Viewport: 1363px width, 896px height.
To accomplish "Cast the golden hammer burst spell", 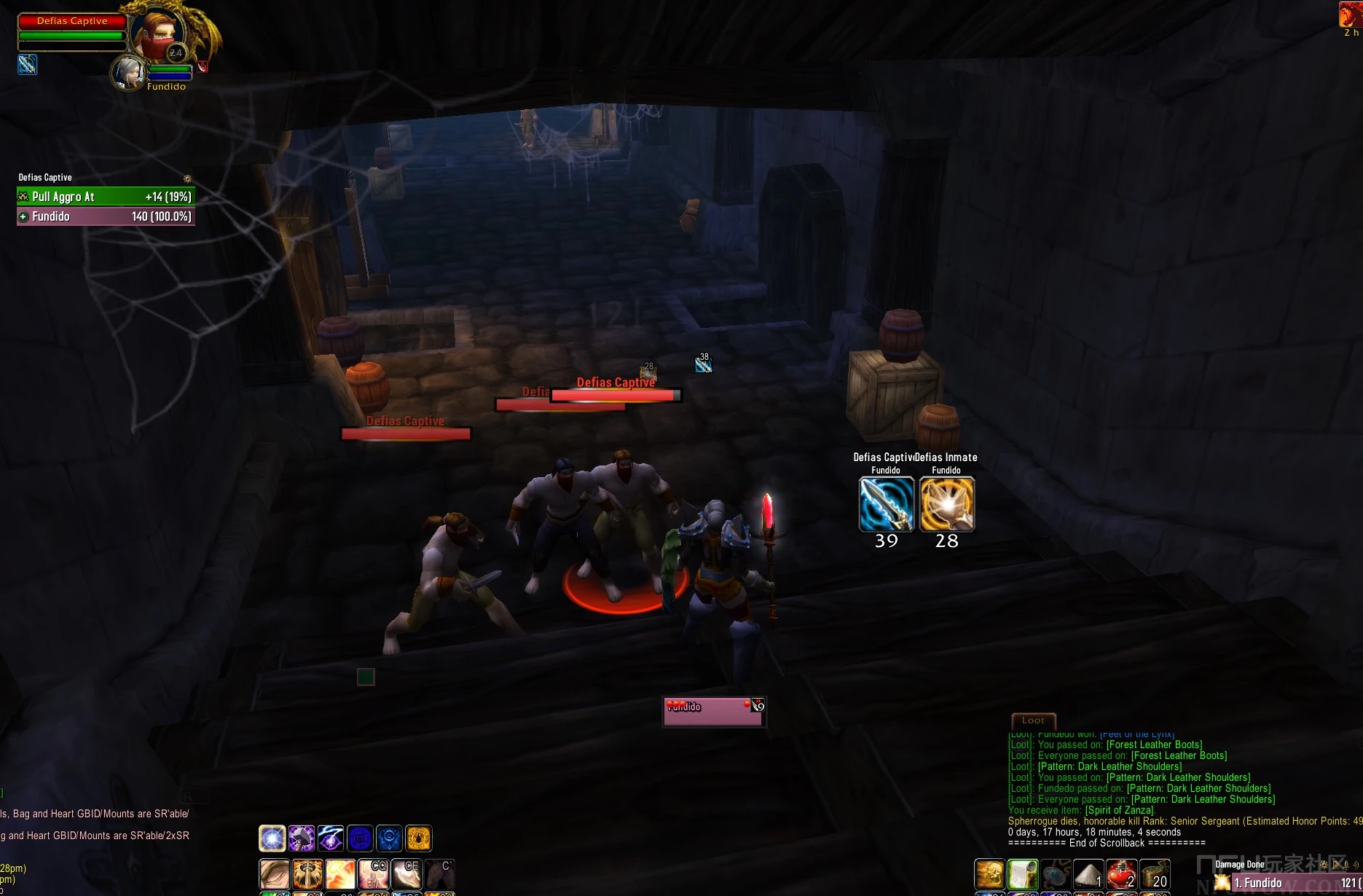I will [x=340, y=873].
